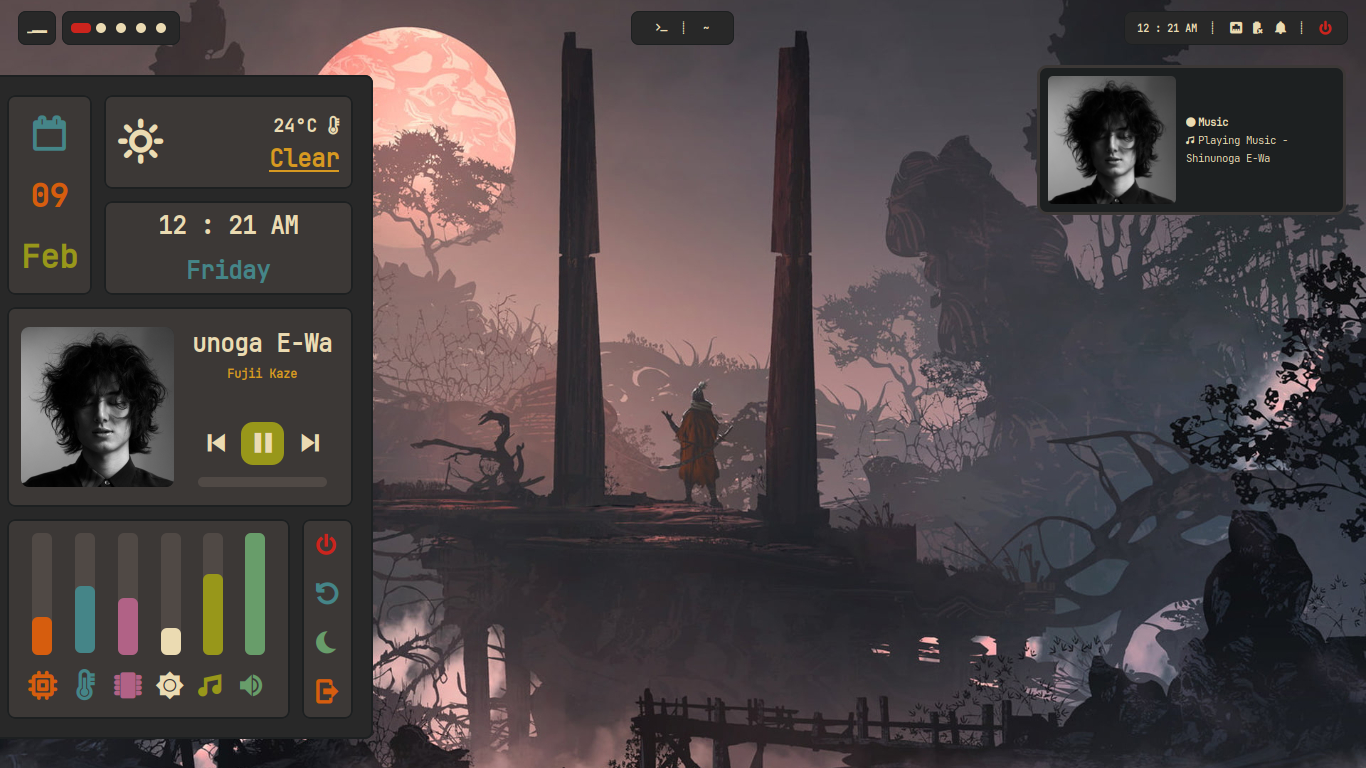Switch to the active red workspace indicator
This screenshot has width=1366, height=768.
[x=81, y=28]
